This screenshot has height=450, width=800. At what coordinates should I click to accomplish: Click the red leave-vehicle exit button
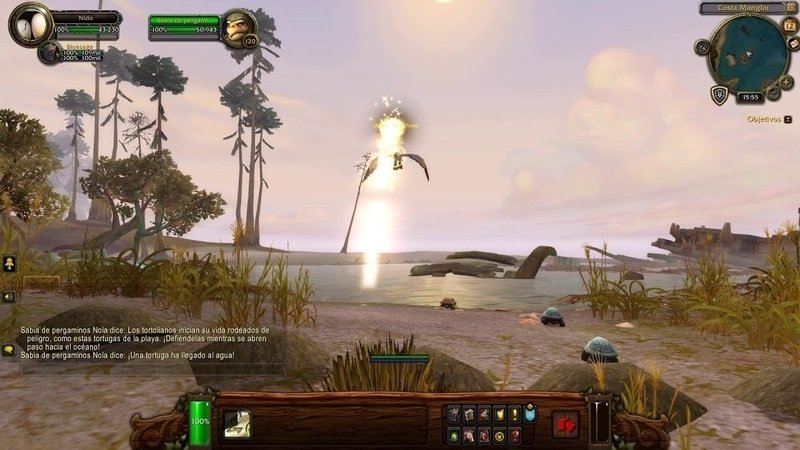(x=566, y=424)
